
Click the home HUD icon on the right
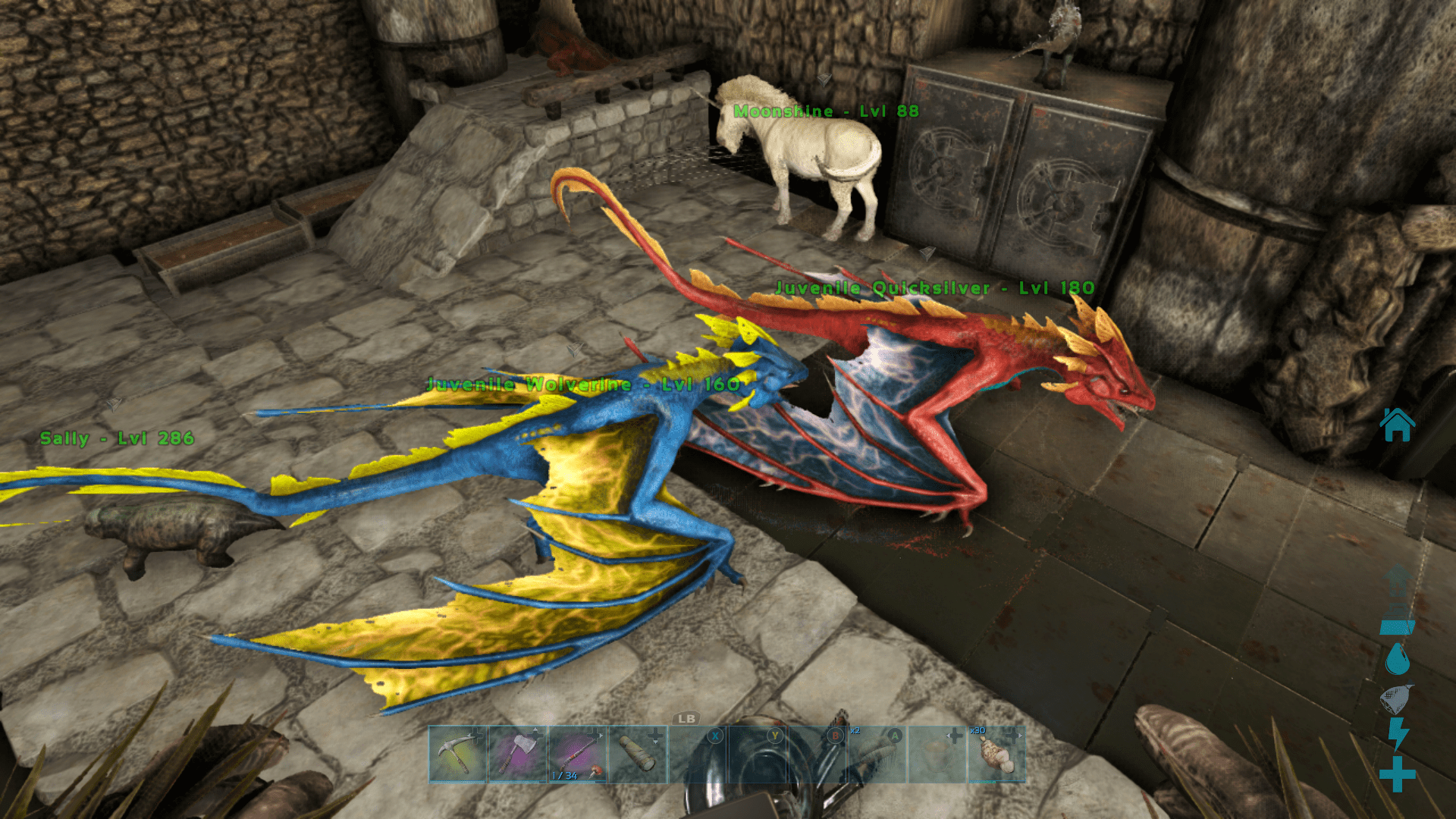click(1398, 423)
